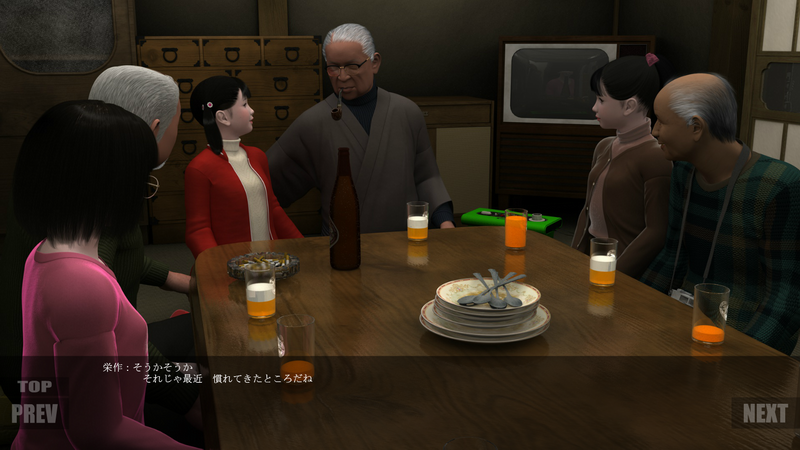
Task: Go back with the PREV button
Action: [35, 413]
